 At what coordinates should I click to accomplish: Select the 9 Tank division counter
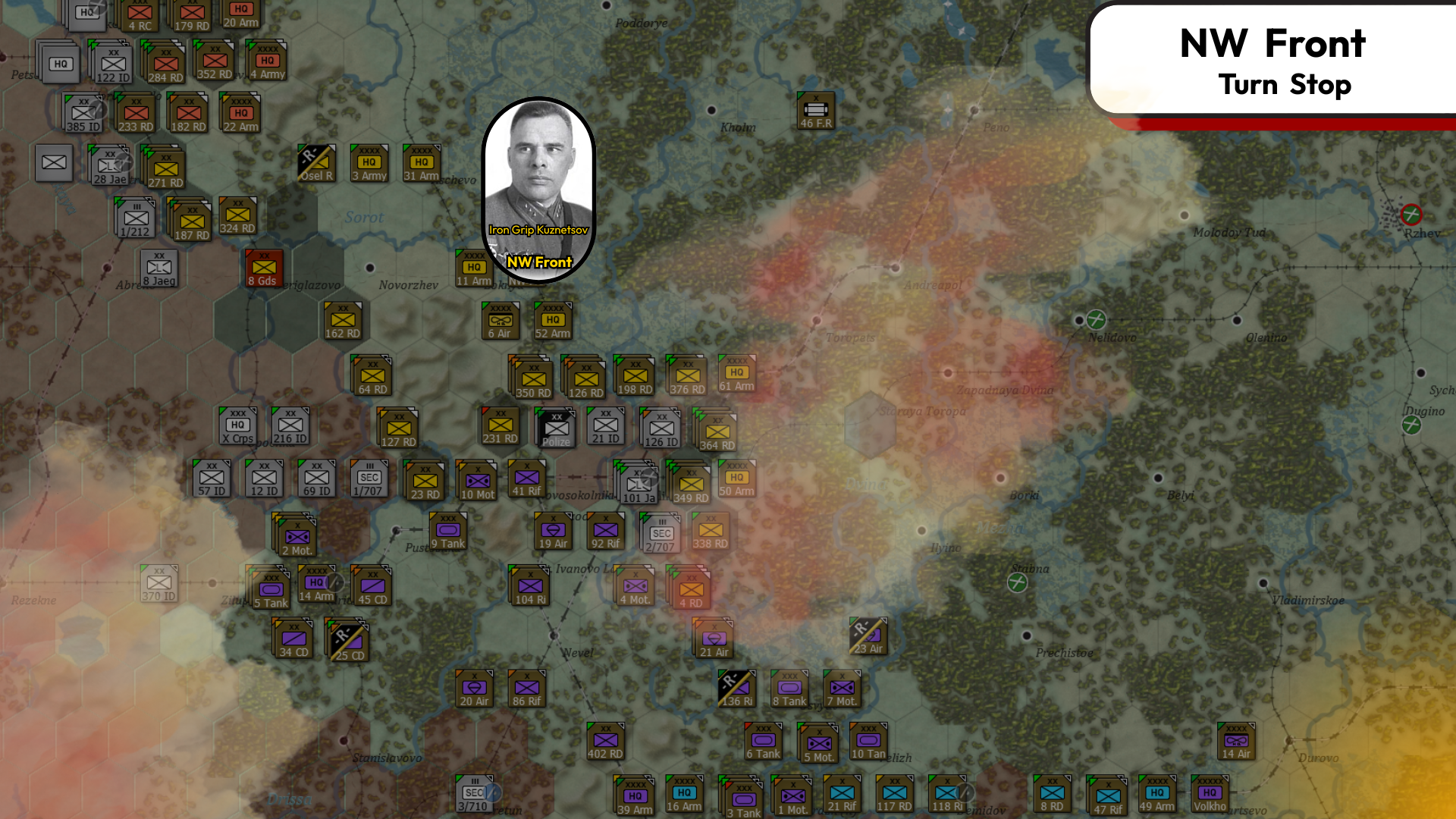[x=447, y=531]
